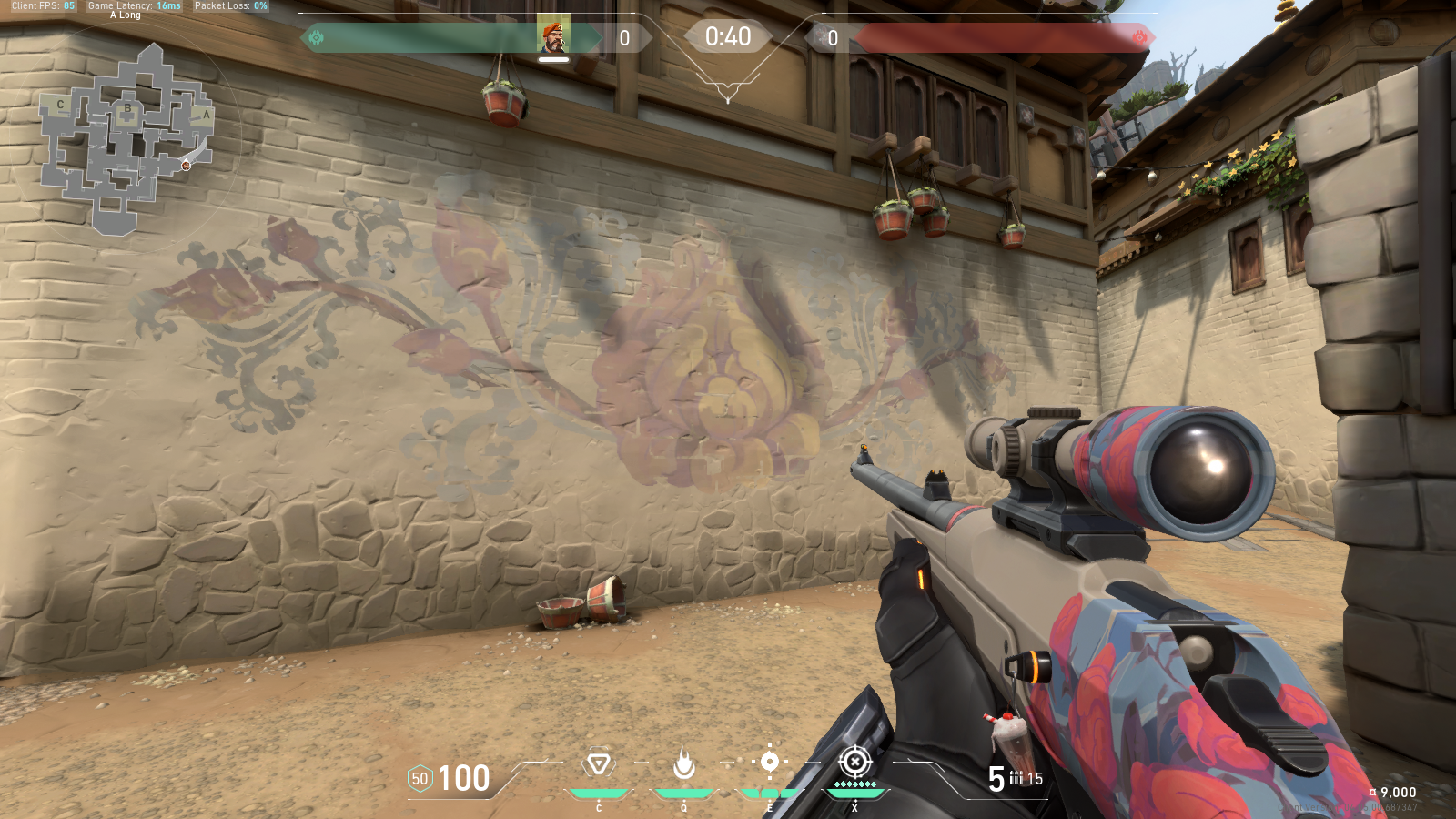Activate the Orbital Strike ultimate icon
Viewport: 1456px width, 819px height.
click(854, 762)
